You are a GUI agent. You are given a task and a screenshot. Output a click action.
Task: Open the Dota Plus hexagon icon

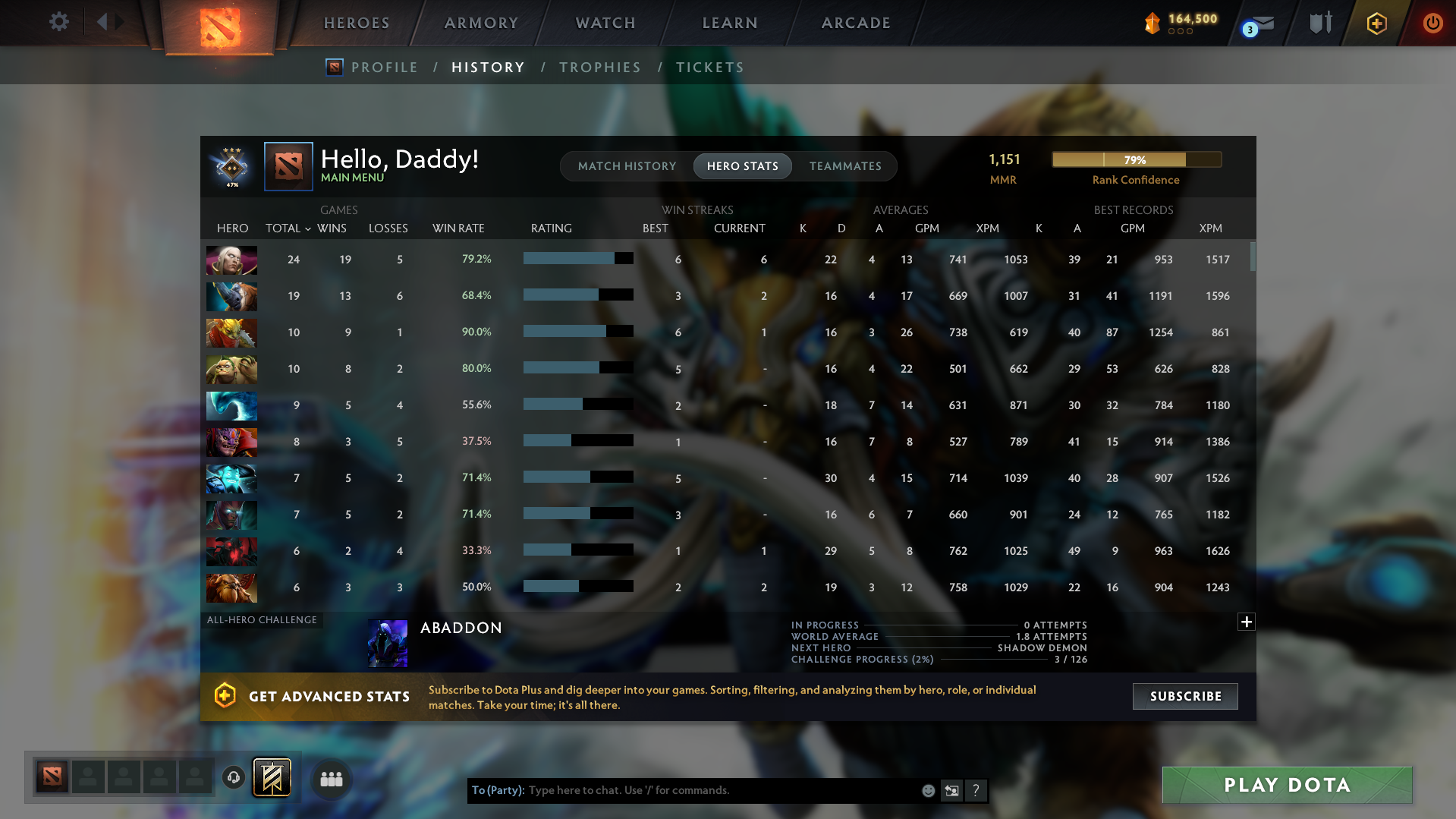pyautogui.click(x=1376, y=23)
